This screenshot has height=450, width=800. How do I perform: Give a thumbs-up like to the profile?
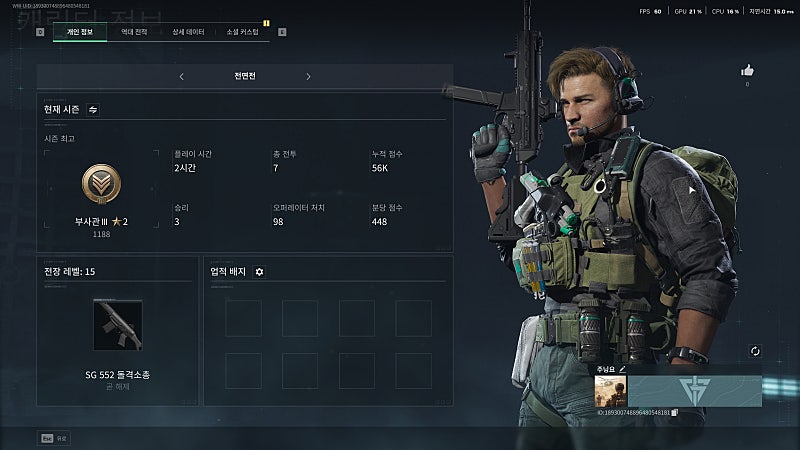tap(747, 71)
